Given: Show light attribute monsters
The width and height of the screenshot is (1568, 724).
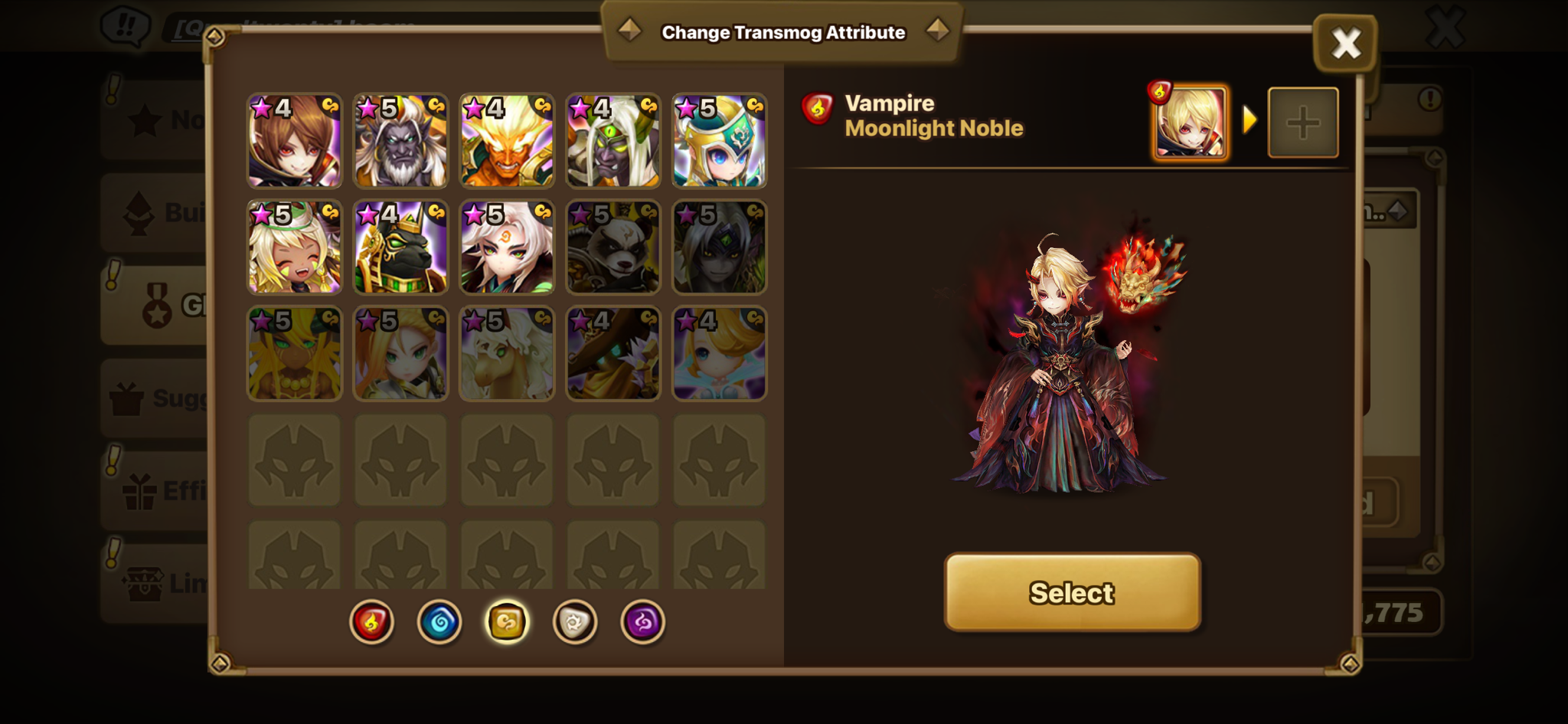Looking at the screenshot, I should pyautogui.click(x=574, y=621).
